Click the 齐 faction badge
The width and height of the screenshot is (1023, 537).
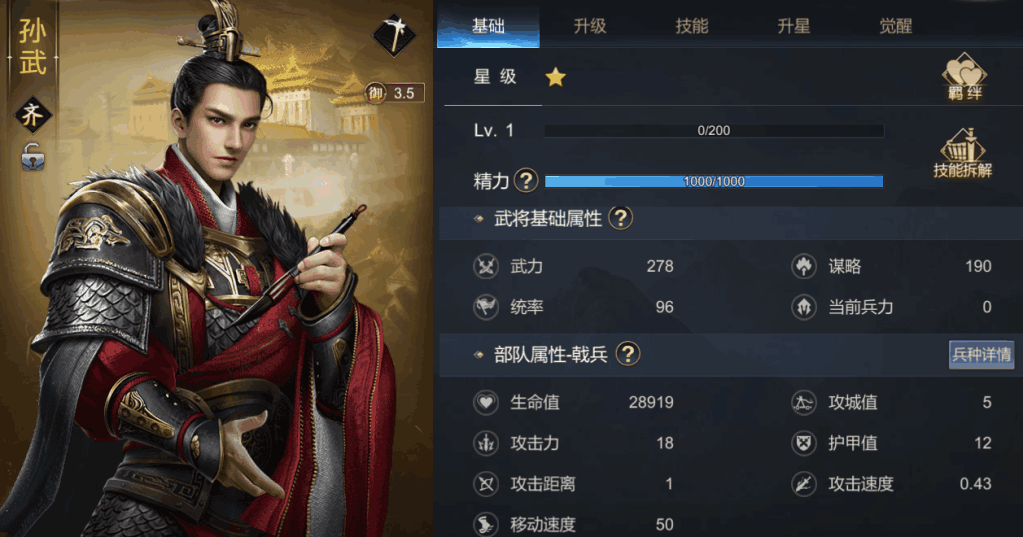33,115
